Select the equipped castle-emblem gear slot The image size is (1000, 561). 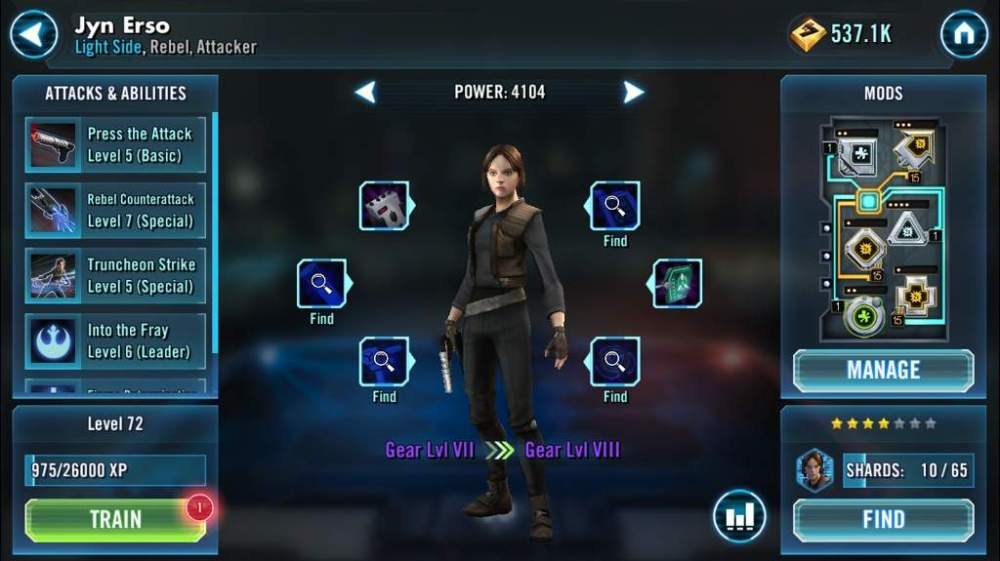tap(385, 206)
